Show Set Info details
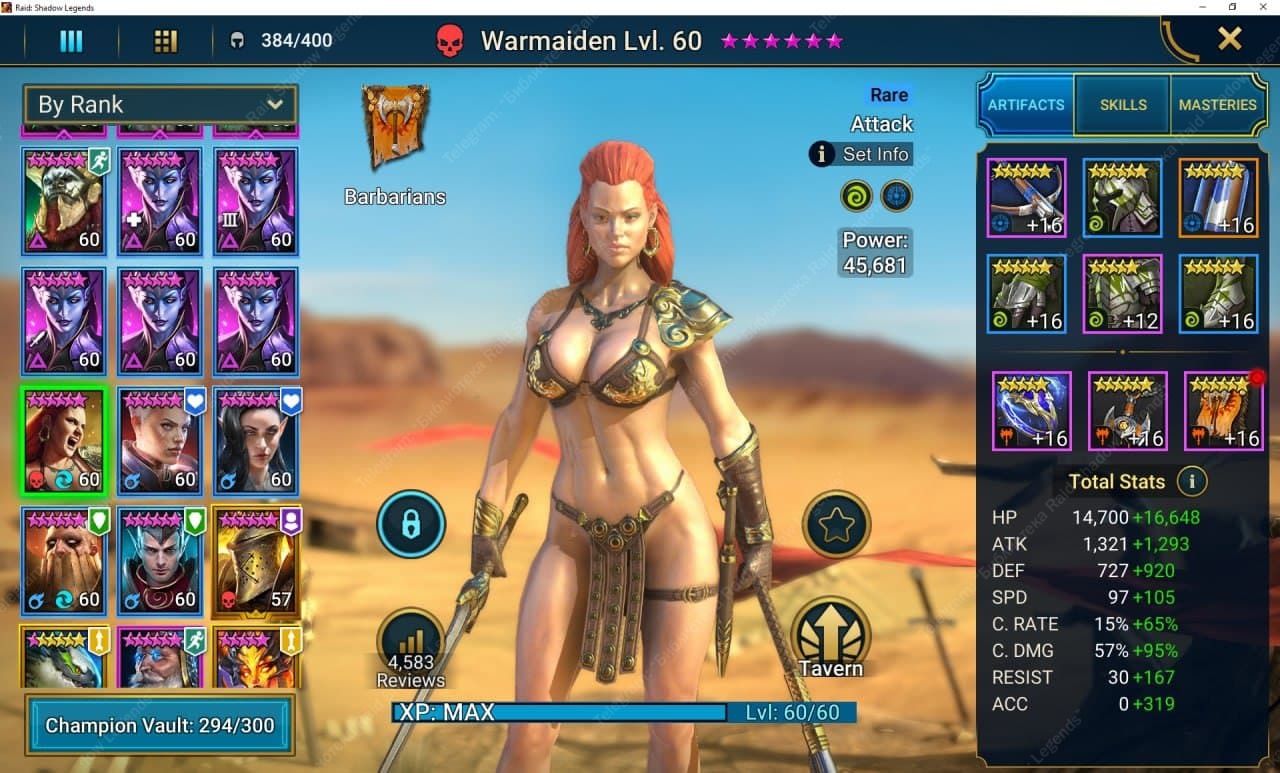The image size is (1280, 773). (861, 154)
